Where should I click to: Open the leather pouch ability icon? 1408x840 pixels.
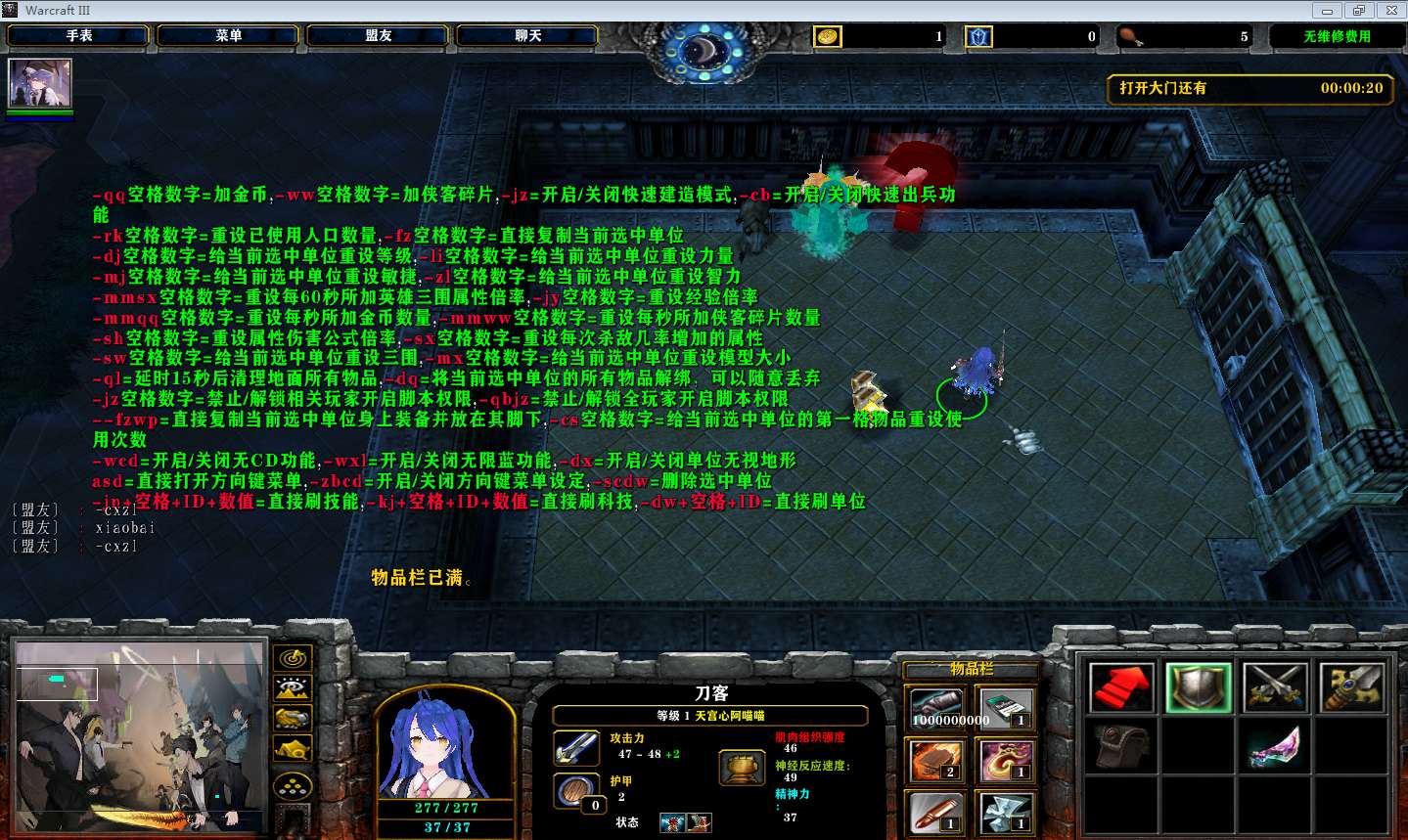[x=1120, y=748]
